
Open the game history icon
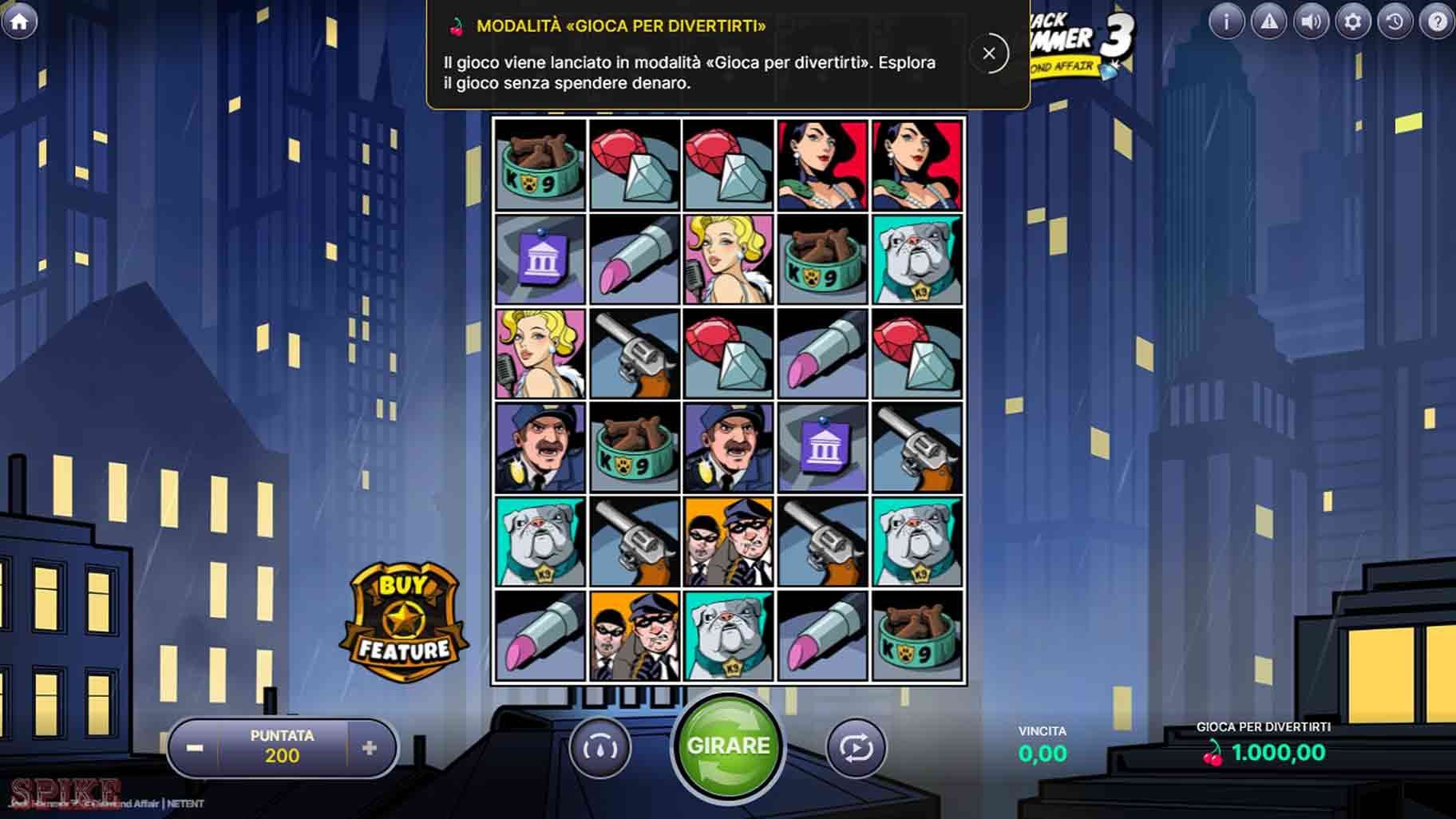tap(1395, 22)
